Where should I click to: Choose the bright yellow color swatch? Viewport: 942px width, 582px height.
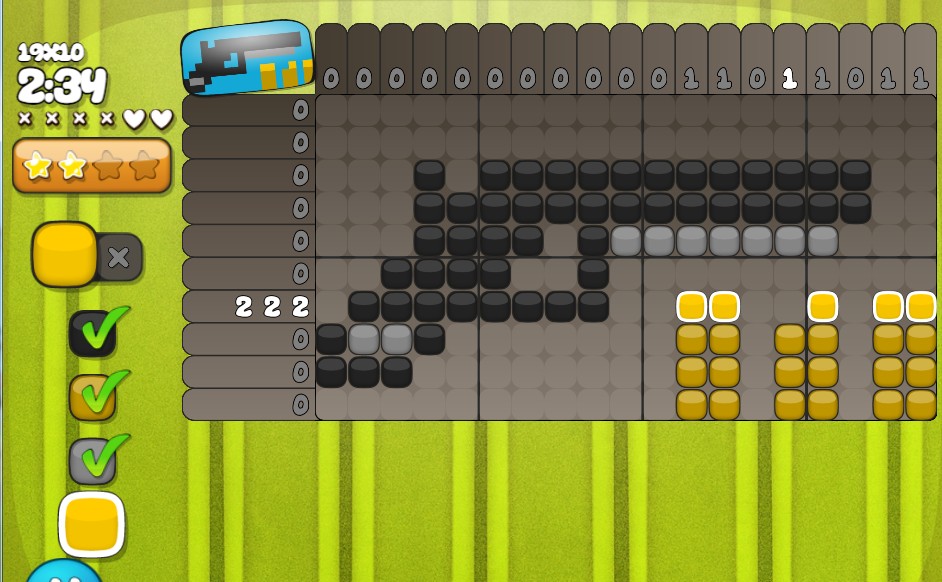92,524
